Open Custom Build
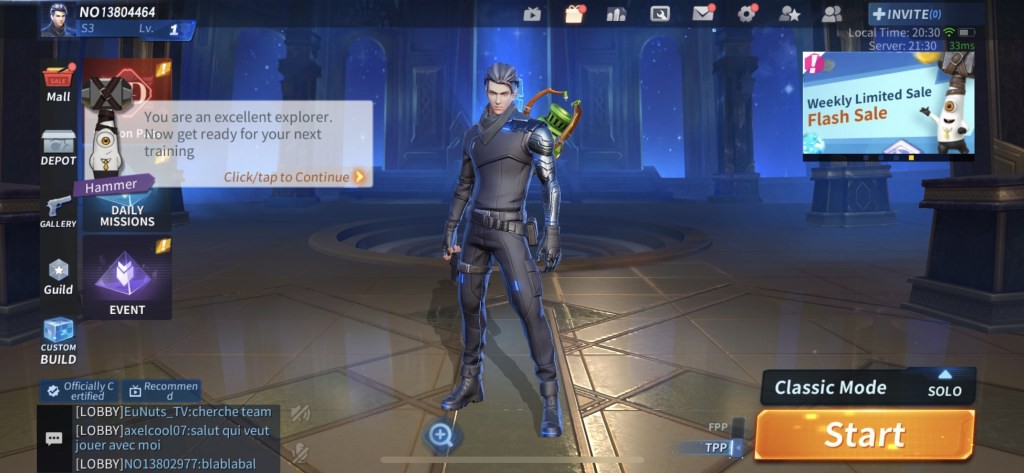 (x=58, y=340)
